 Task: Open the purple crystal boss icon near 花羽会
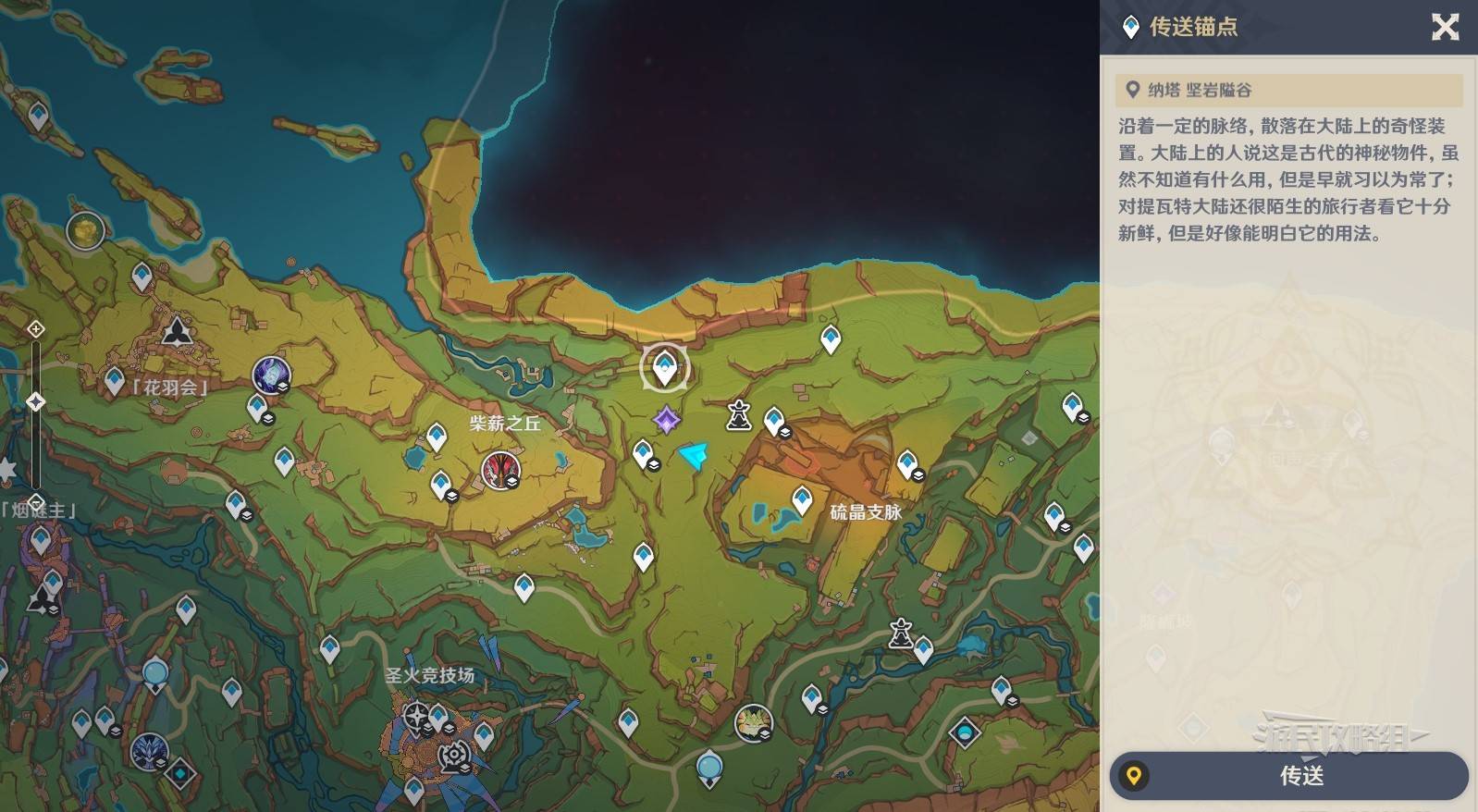pyautogui.click(x=271, y=375)
